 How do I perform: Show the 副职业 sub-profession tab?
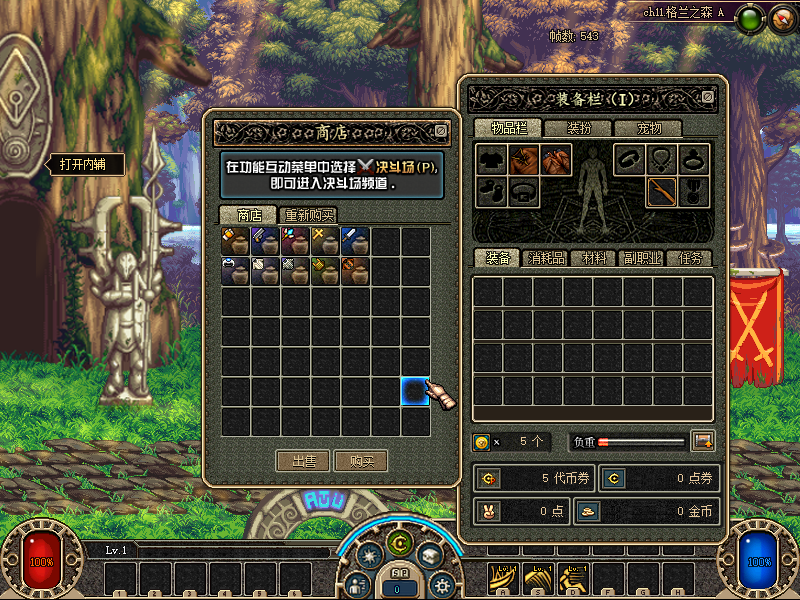(642, 258)
